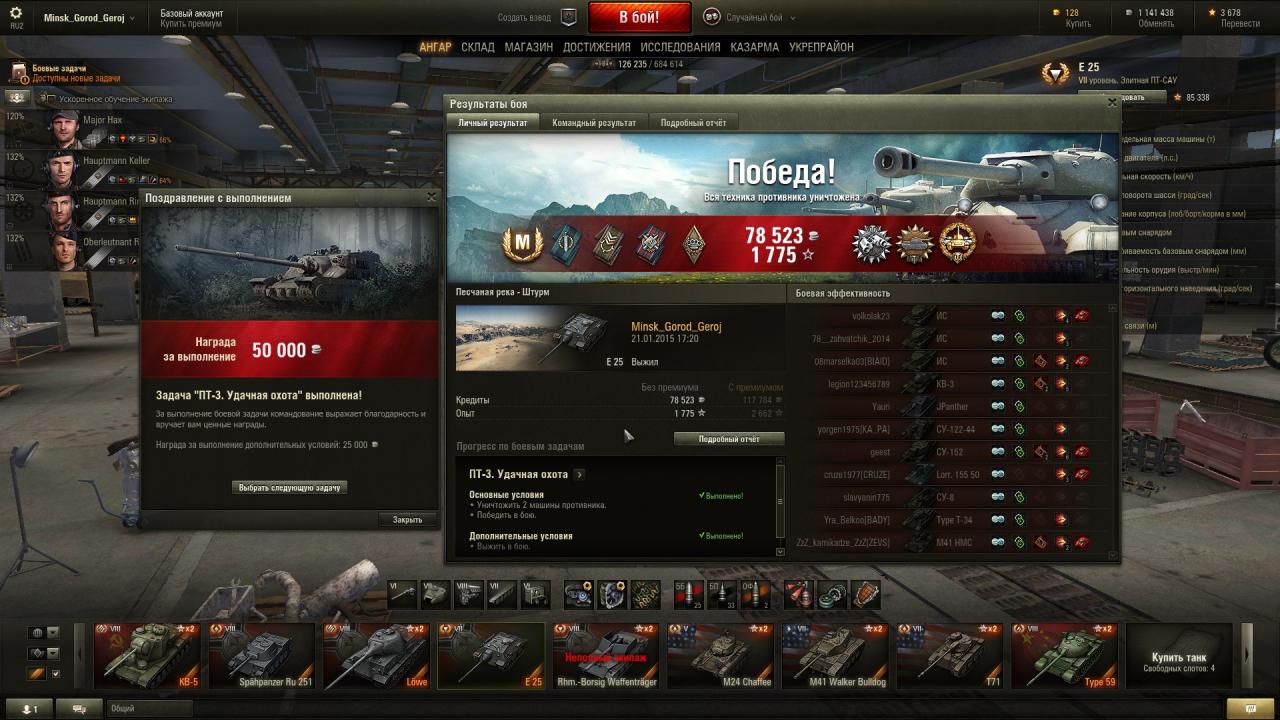Viewport: 1280px width, 720px height.
Task: Choose next mission with «Выбрать следующую задачу»
Action: 291,488
